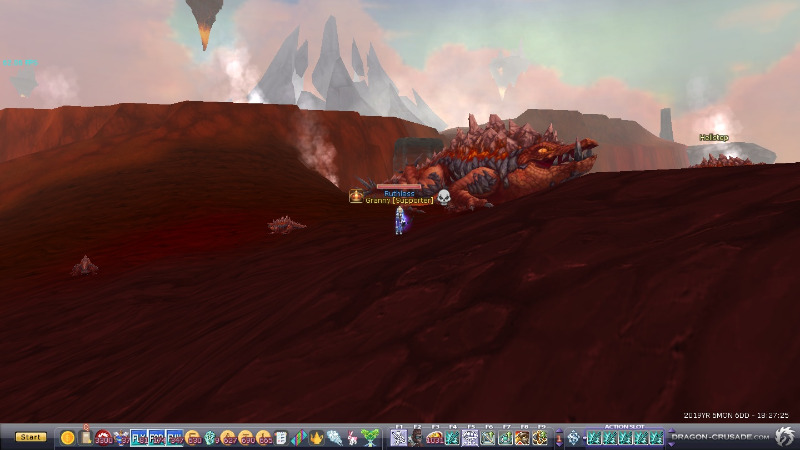Screen dimensions: 800x450
Task: Activate the F5 hotkey slot
Action: [x=470, y=437]
